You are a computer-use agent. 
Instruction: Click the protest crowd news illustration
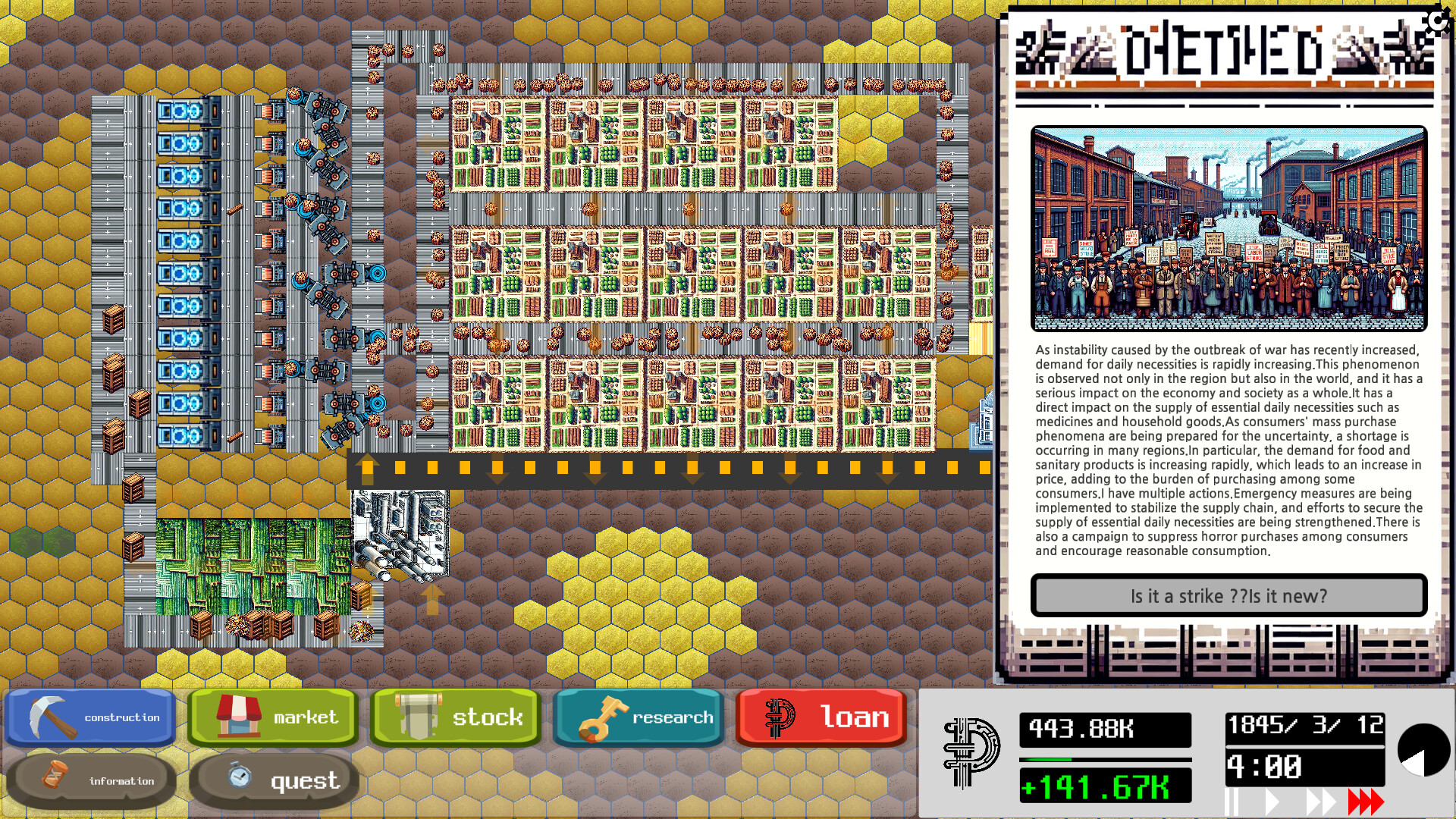pyautogui.click(x=1230, y=227)
